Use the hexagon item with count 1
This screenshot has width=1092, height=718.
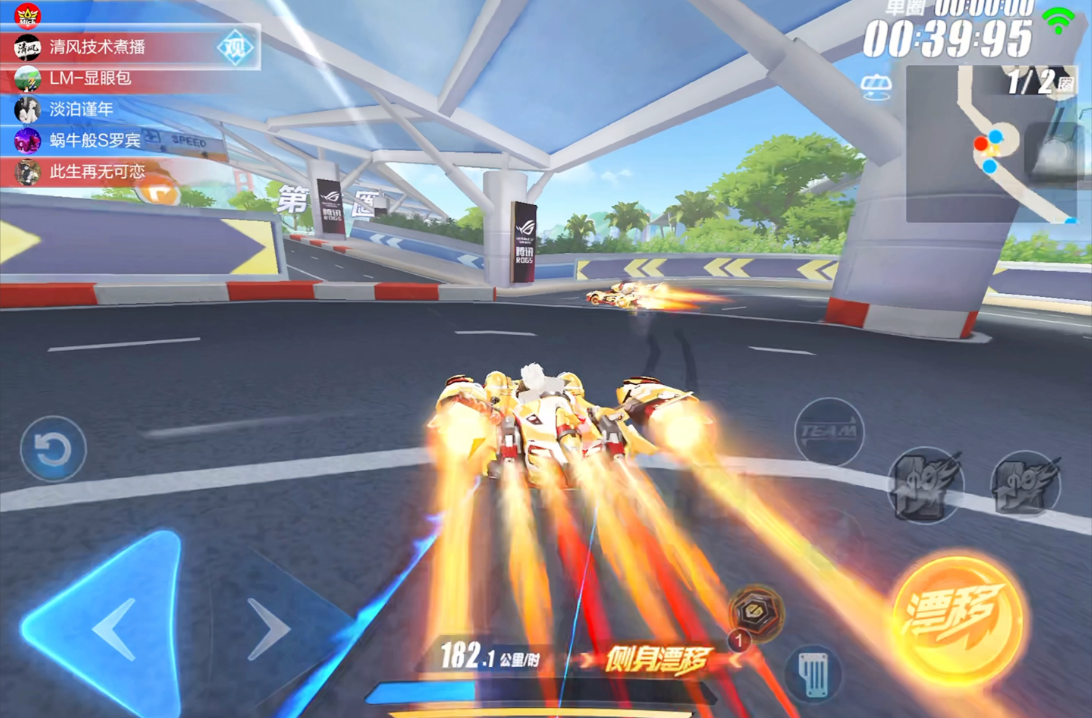pyautogui.click(x=756, y=609)
